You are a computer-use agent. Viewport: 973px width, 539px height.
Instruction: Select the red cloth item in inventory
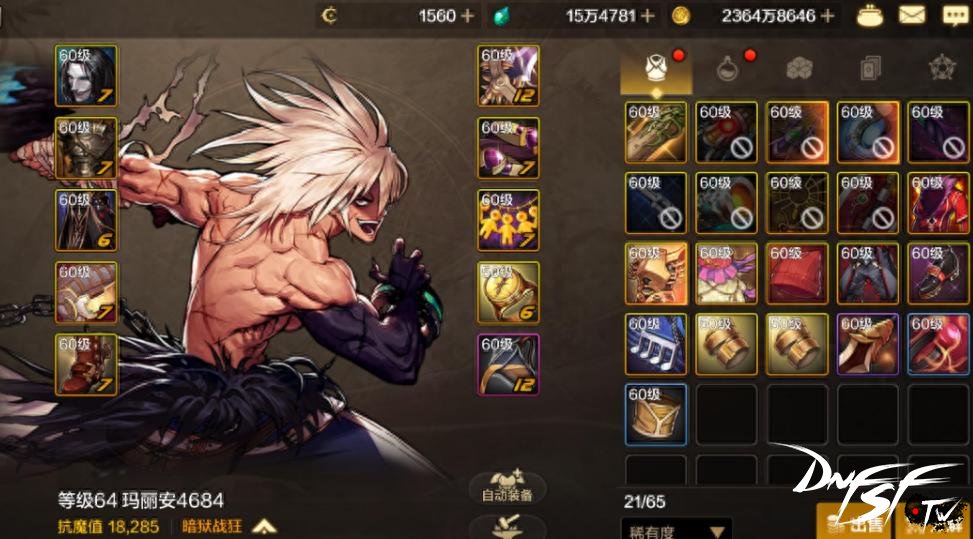tap(798, 274)
